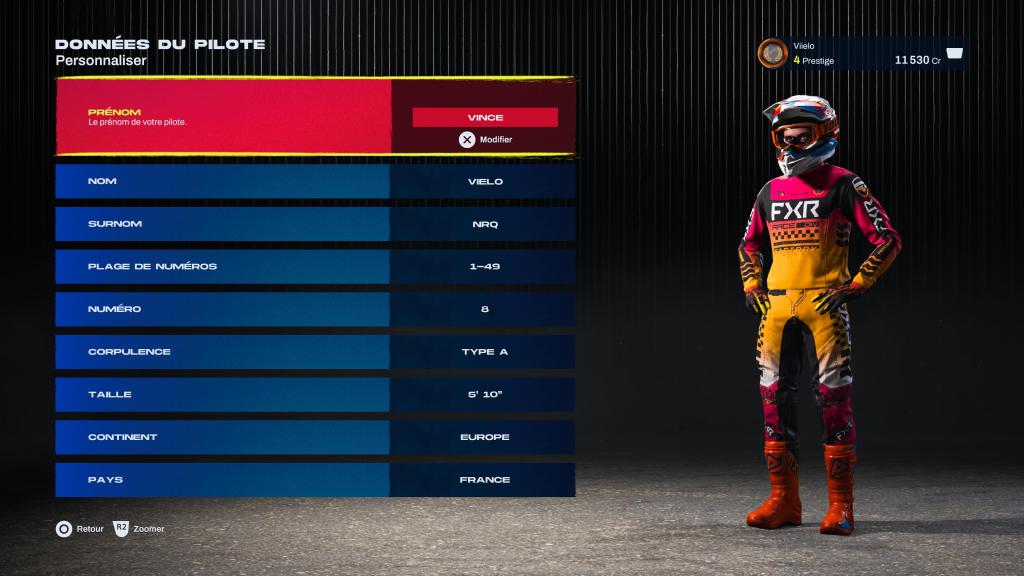Pick the Corpulence row
The width and height of the screenshot is (1024, 576).
(315, 352)
